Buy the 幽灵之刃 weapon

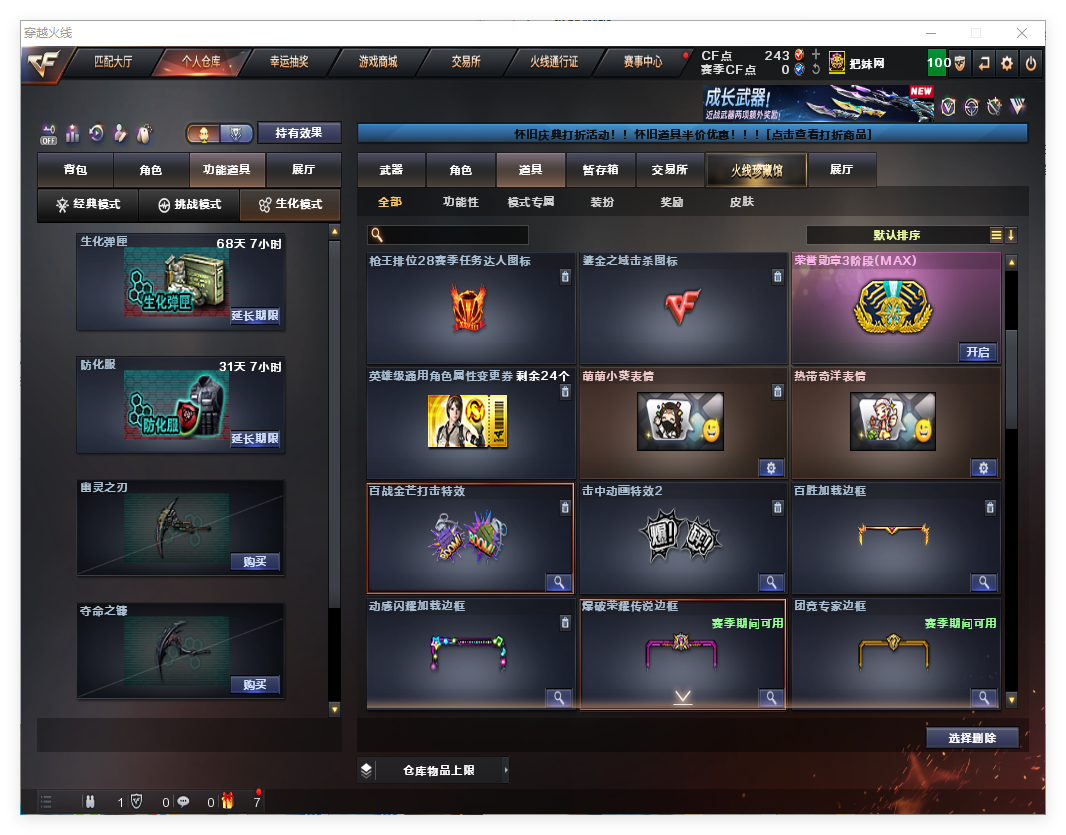click(x=255, y=561)
